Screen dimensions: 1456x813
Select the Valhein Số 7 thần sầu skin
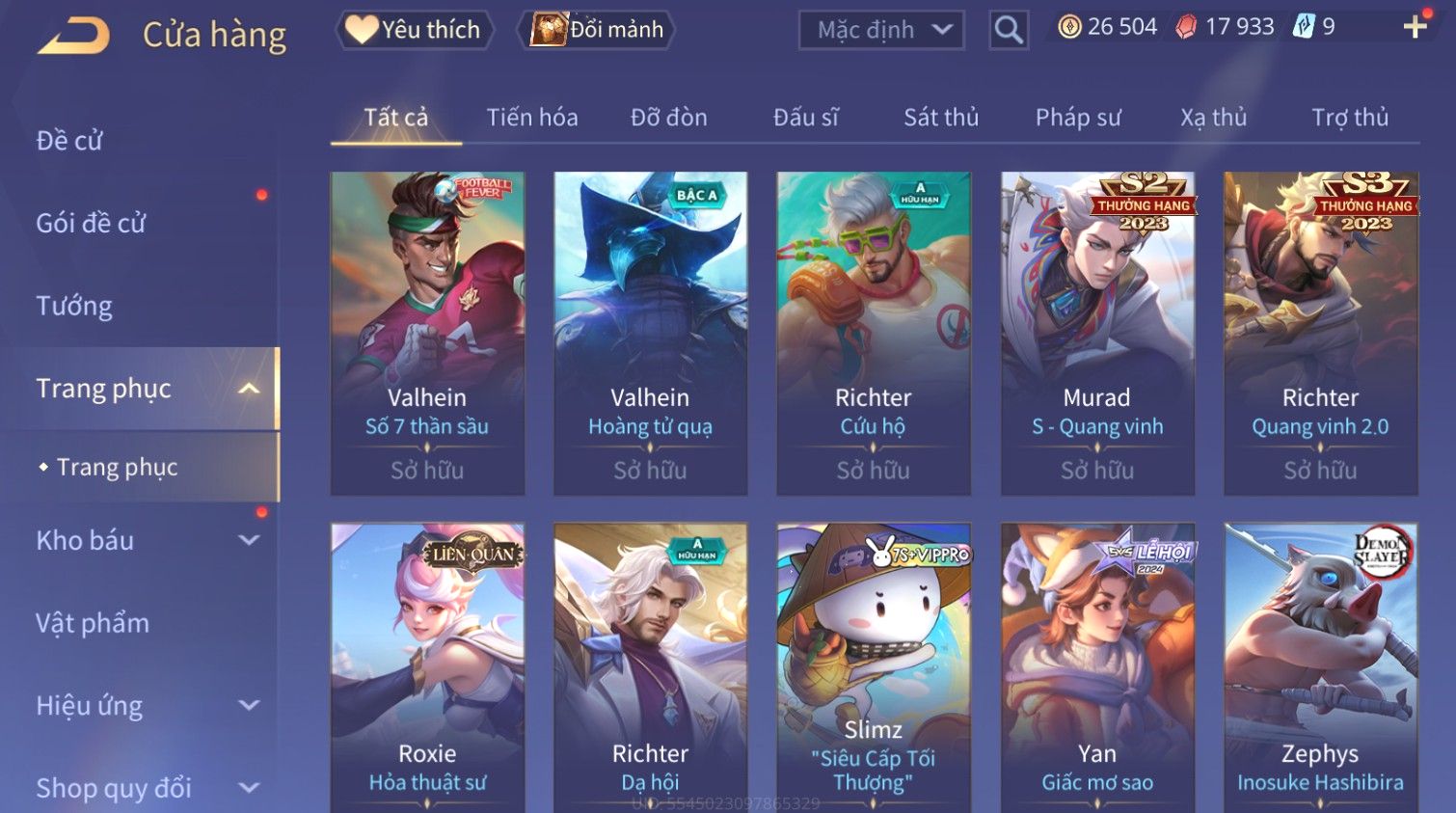click(x=427, y=333)
